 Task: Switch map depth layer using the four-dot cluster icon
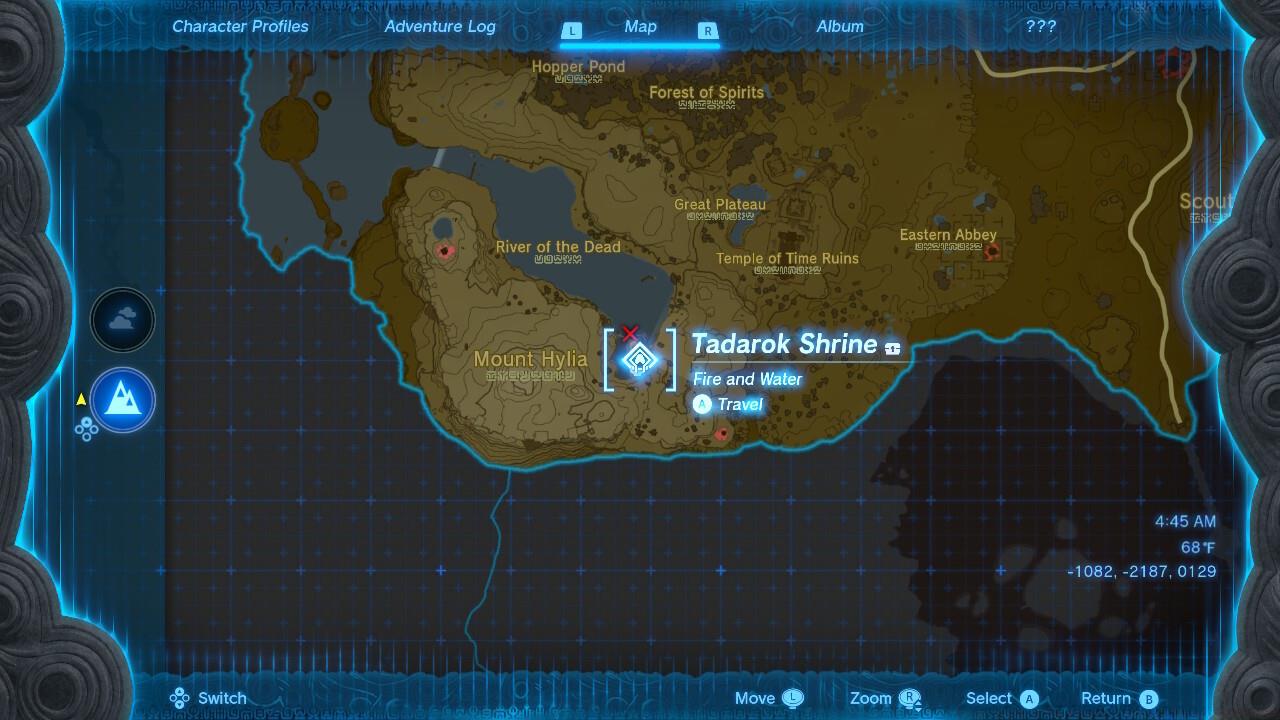(88, 429)
